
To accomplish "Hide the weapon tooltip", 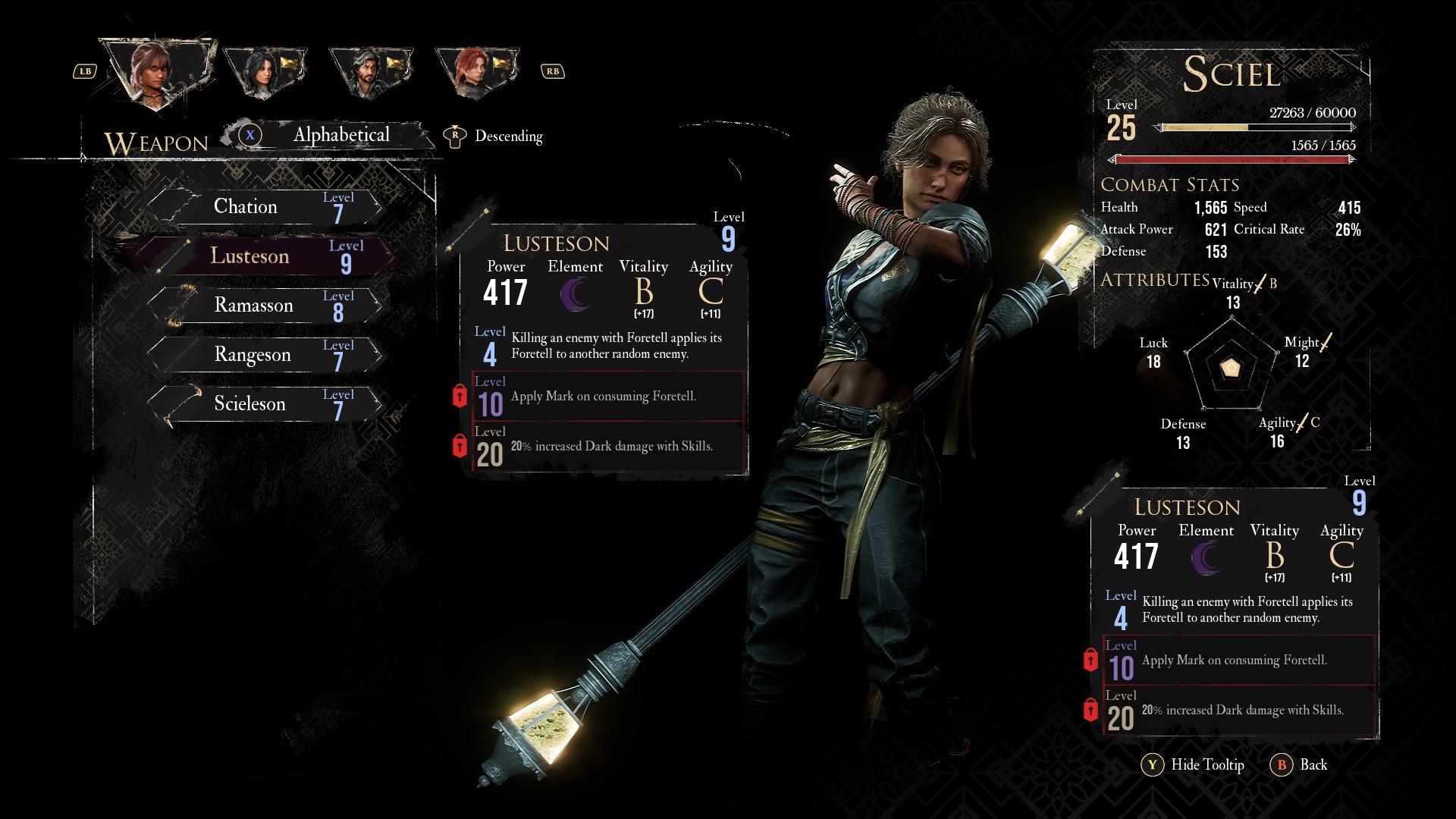I will coord(1193,764).
